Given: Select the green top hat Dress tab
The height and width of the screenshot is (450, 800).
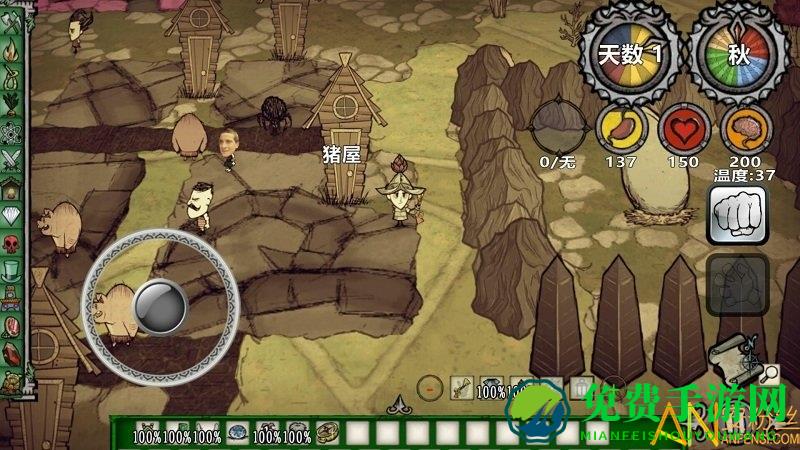Looking at the screenshot, I should 11,270.
